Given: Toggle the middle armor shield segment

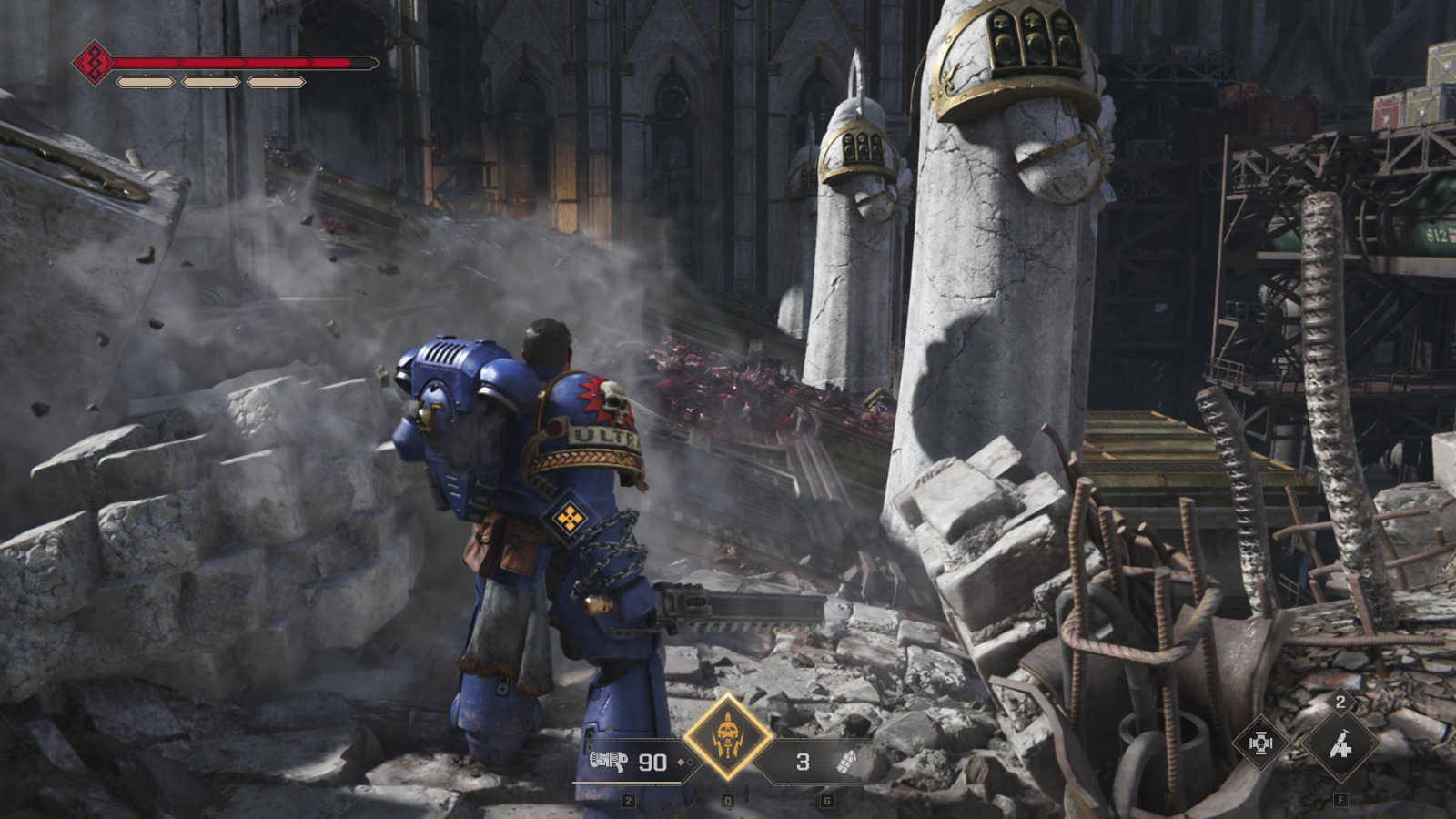Looking at the screenshot, I should (x=211, y=82).
